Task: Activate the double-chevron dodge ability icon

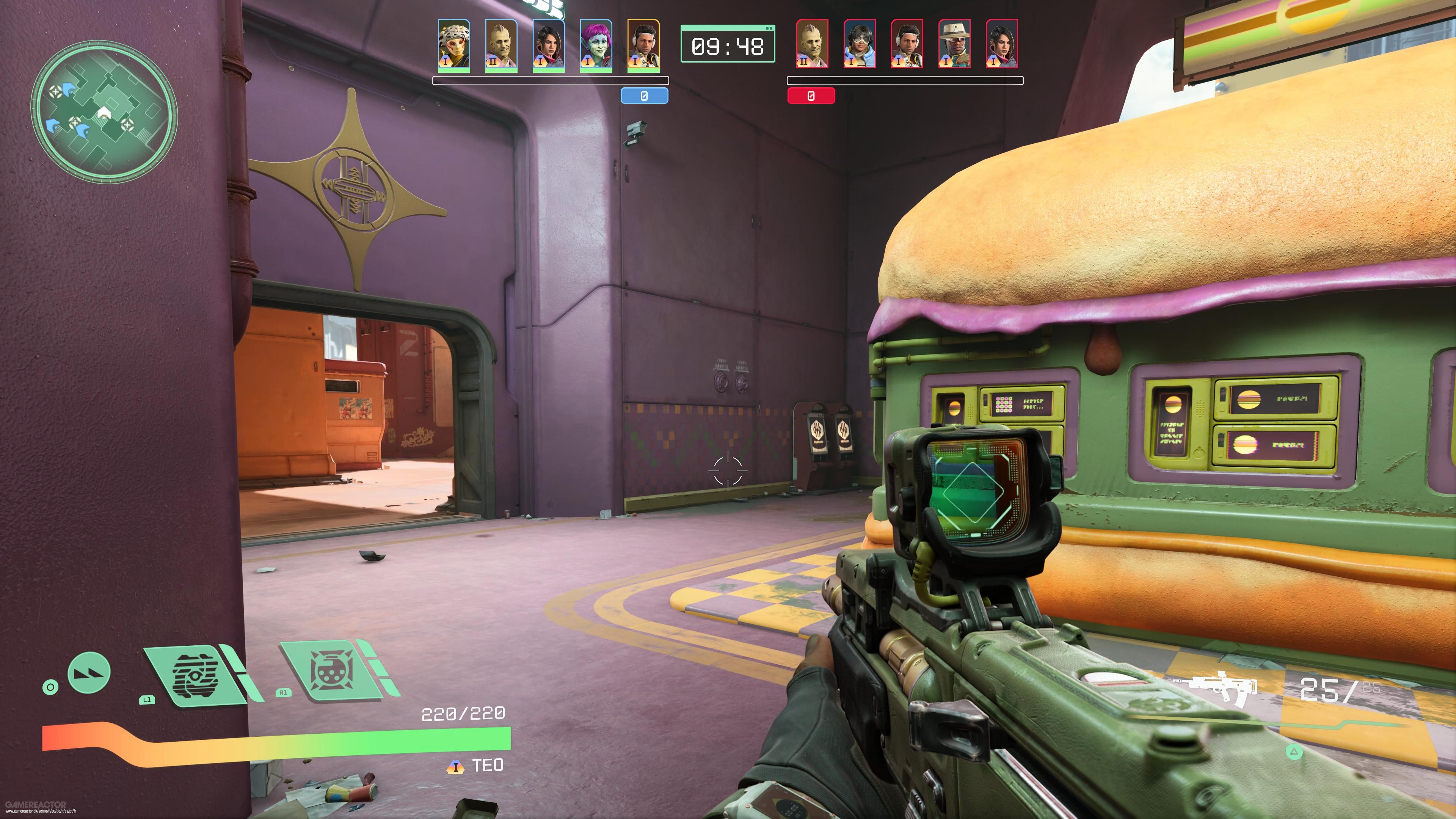Action: point(89,672)
